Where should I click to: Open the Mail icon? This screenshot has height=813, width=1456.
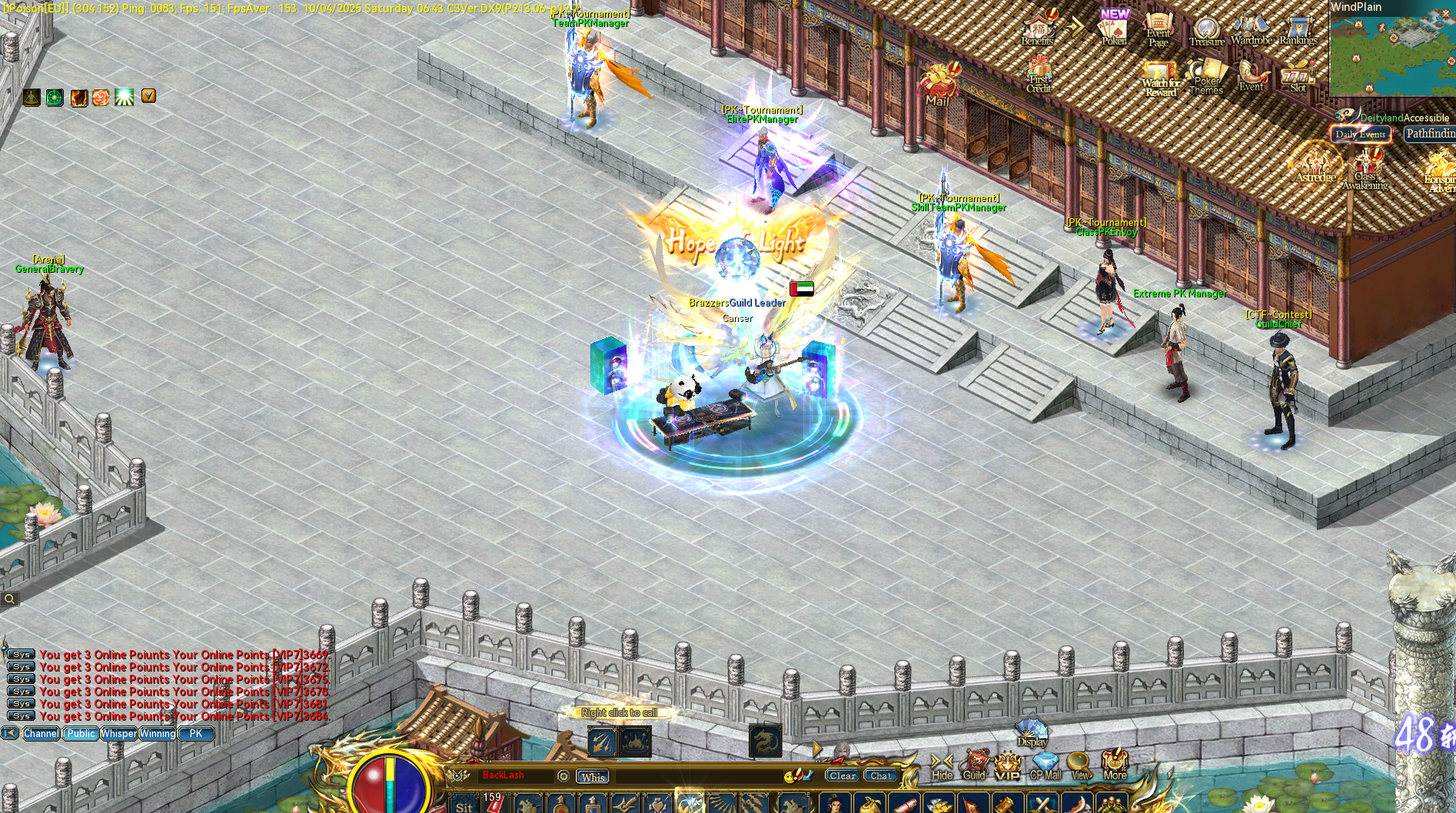coord(937,85)
